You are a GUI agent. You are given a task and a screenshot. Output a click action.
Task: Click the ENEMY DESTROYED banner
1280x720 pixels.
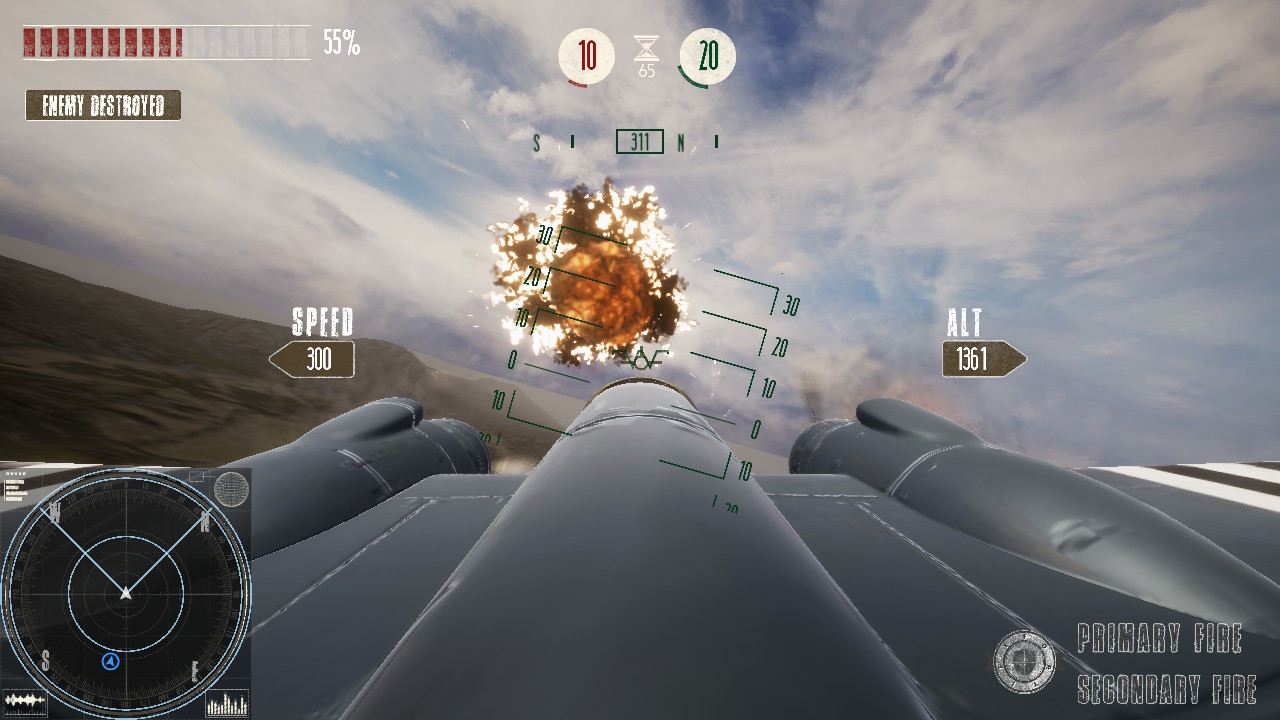pos(102,105)
